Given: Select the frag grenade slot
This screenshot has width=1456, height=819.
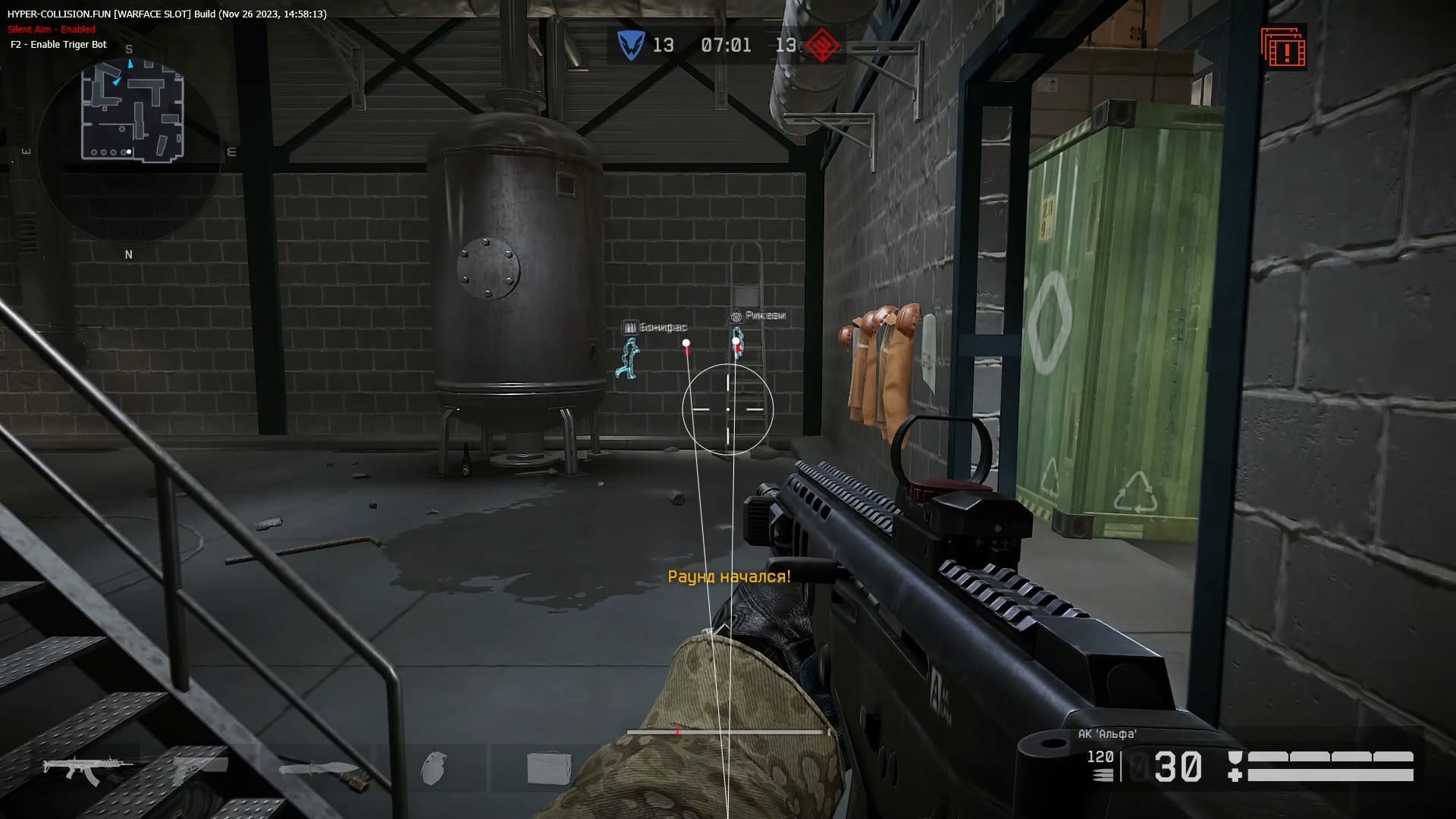Looking at the screenshot, I should (434, 768).
